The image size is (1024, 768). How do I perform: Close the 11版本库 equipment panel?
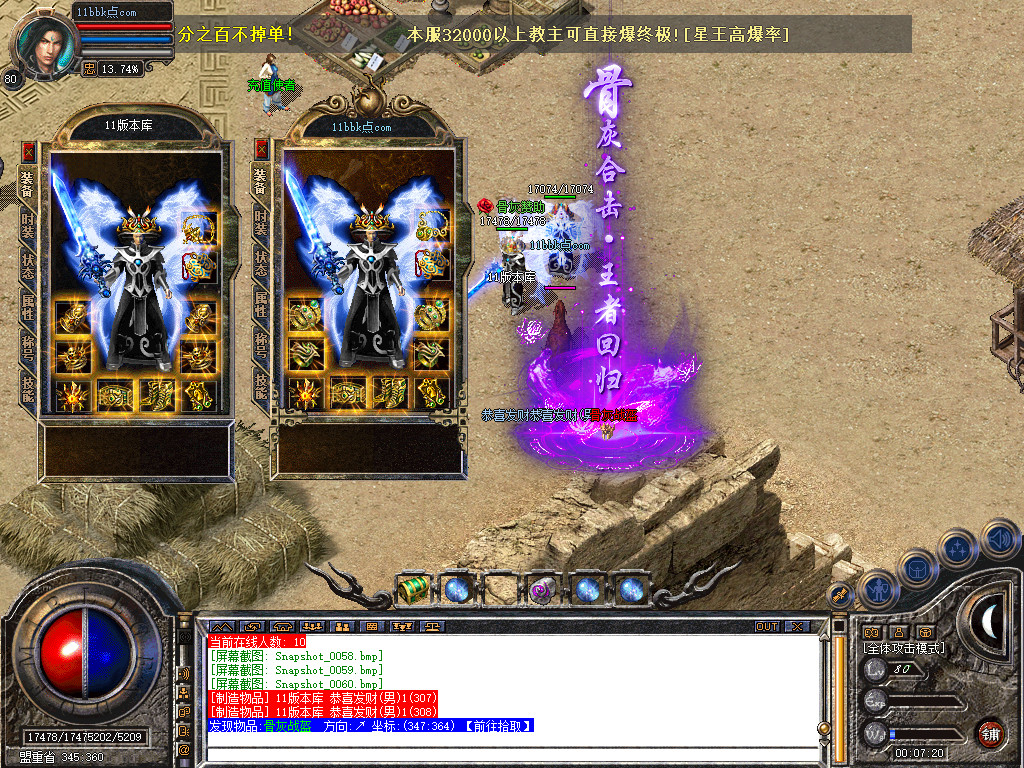[28, 151]
